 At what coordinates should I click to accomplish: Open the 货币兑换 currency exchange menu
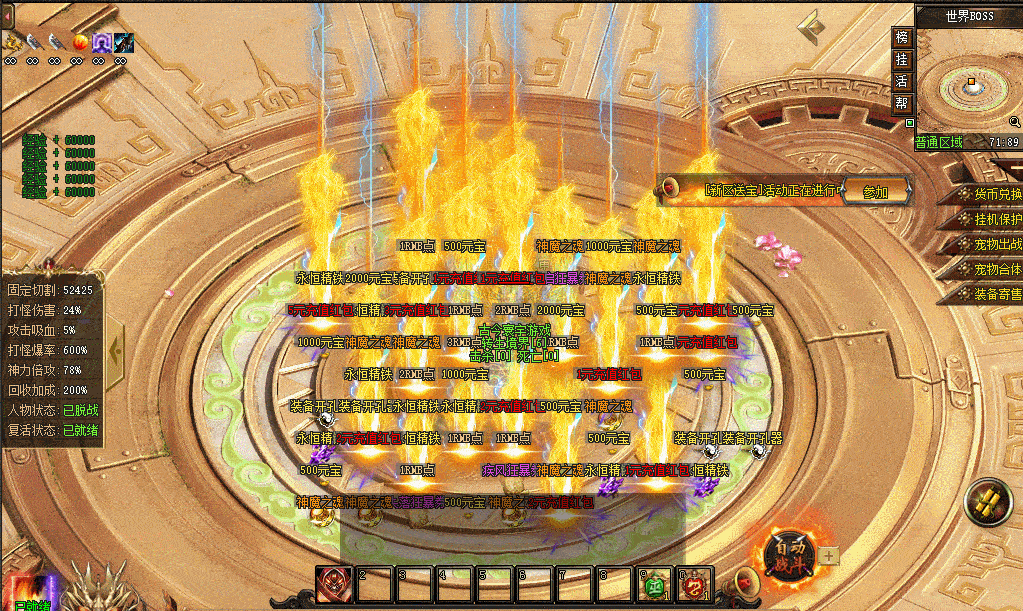pos(989,194)
